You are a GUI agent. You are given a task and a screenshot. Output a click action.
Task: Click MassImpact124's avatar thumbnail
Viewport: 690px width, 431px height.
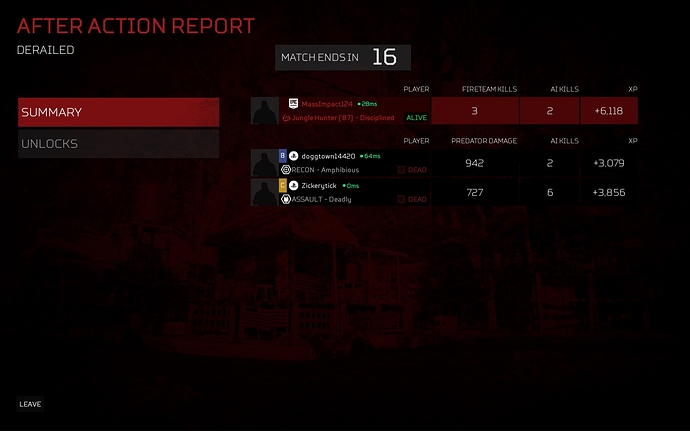pos(265,110)
